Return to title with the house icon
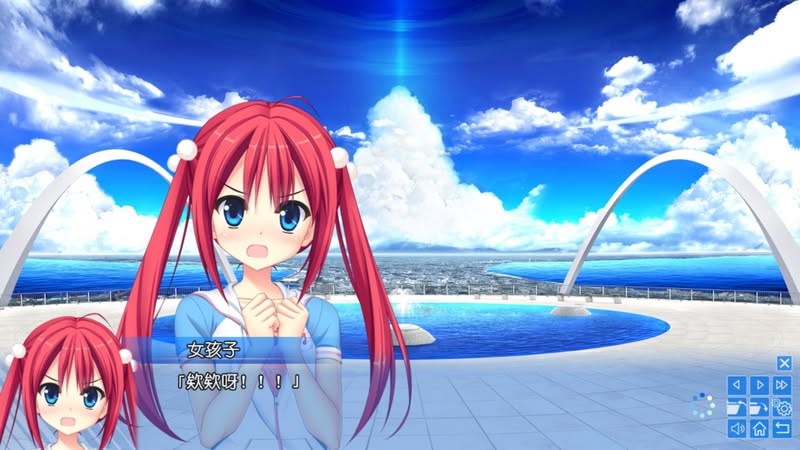This screenshot has width=800, height=450. [x=760, y=429]
